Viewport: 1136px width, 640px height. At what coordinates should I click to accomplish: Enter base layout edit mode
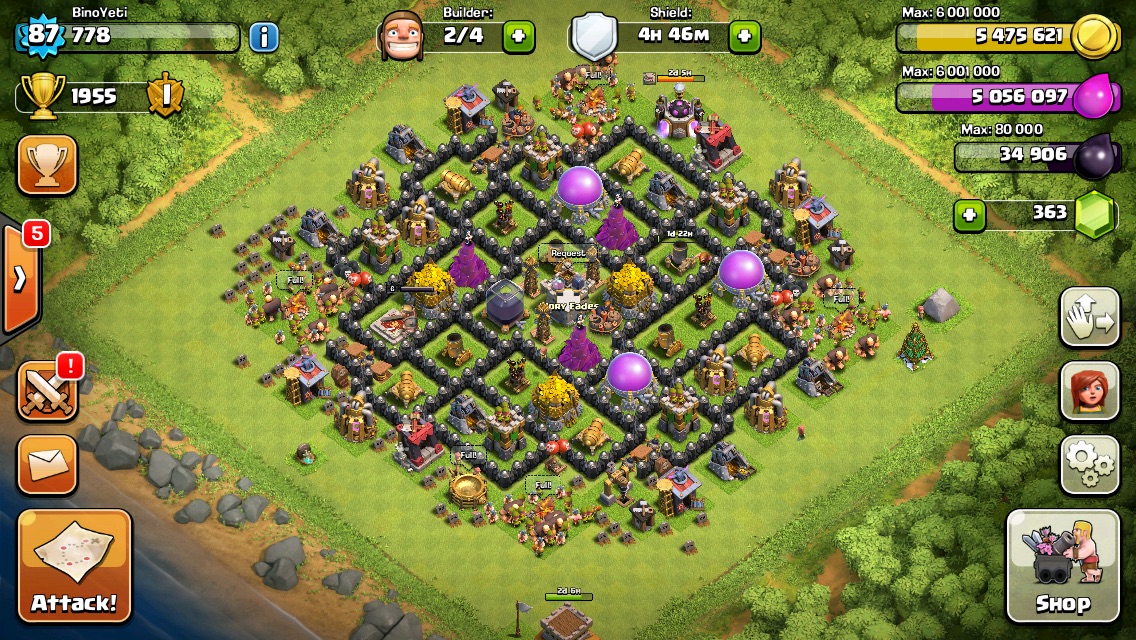click(1089, 317)
